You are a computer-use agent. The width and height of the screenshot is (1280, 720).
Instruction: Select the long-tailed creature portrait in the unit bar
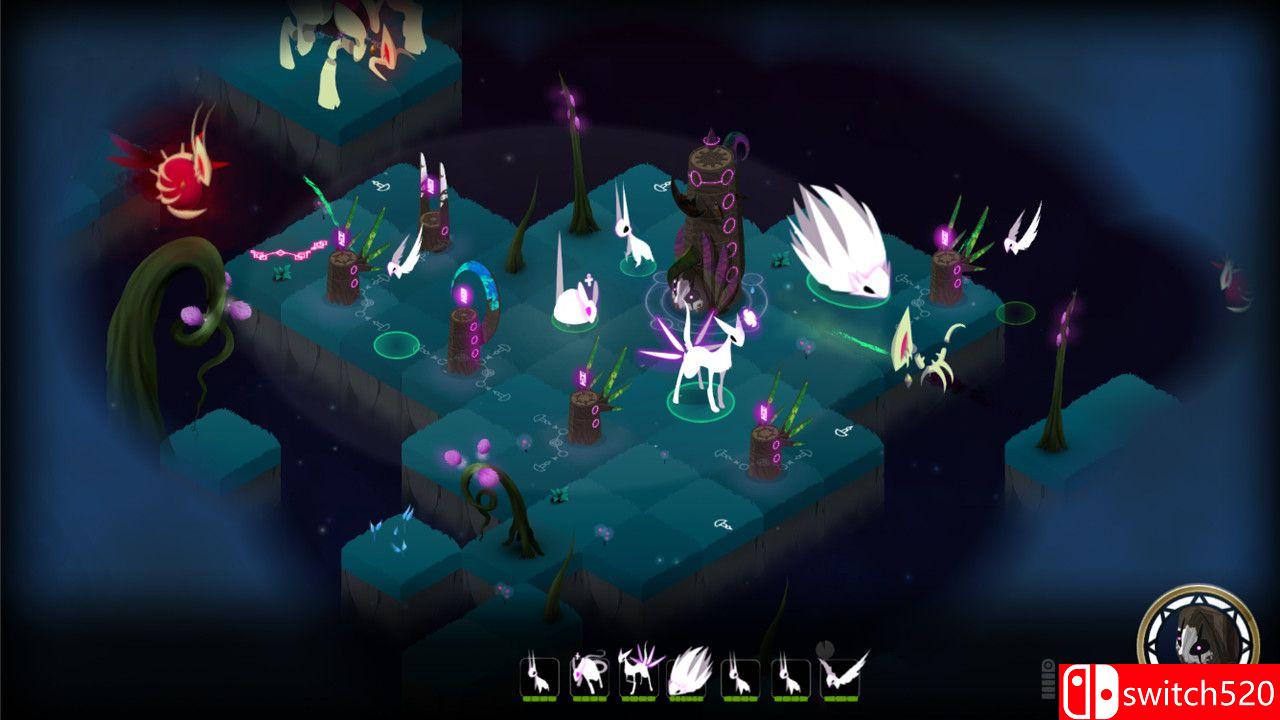click(x=589, y=677)
